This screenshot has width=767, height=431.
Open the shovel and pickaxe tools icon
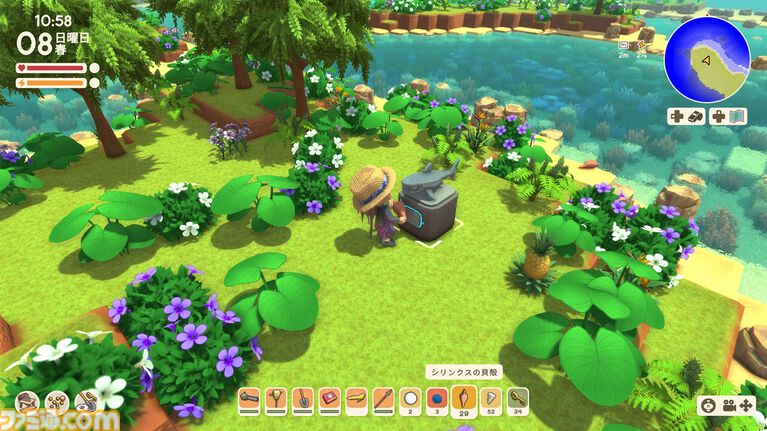click(86, 402)
